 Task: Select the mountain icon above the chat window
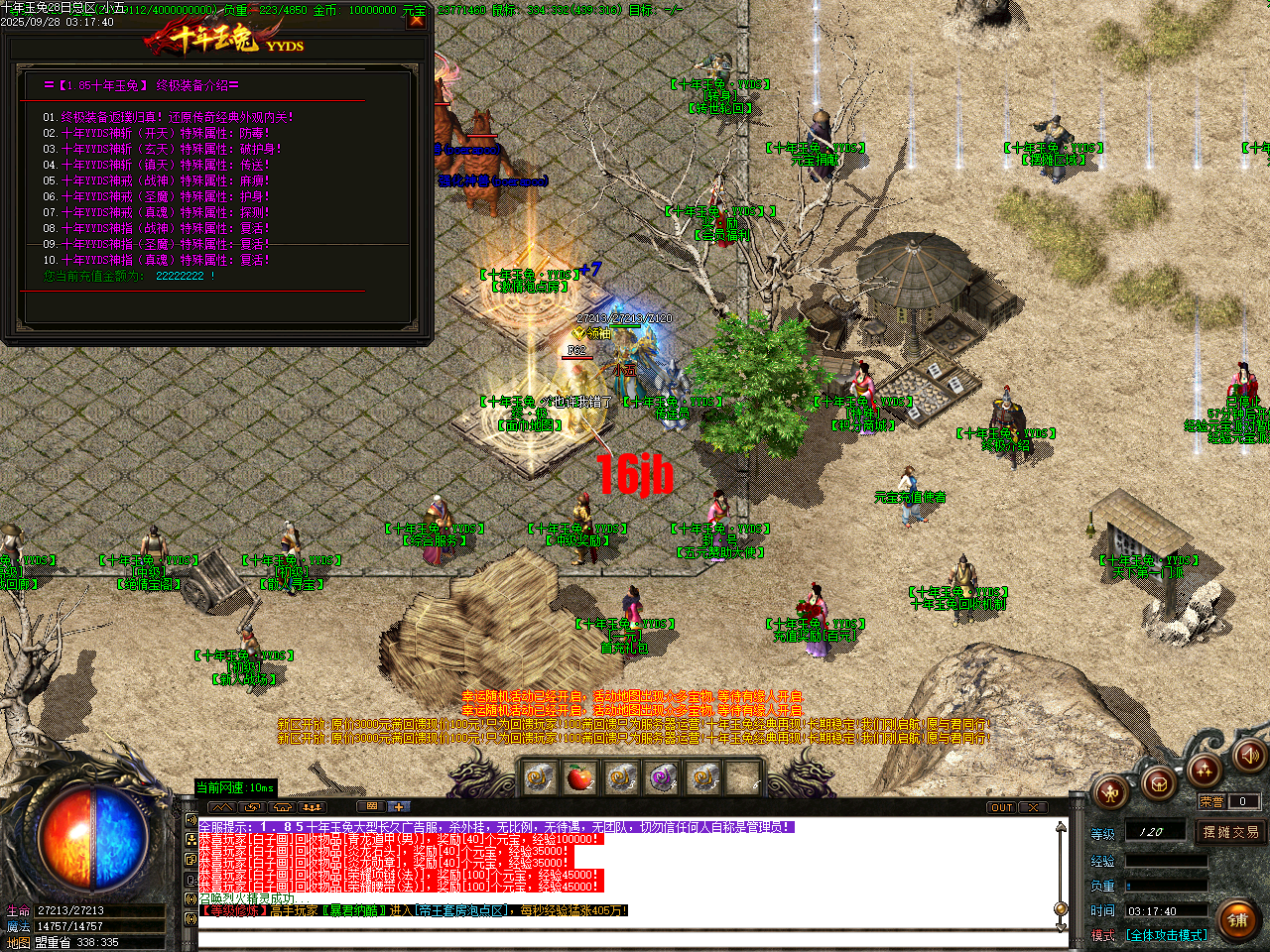221,807
